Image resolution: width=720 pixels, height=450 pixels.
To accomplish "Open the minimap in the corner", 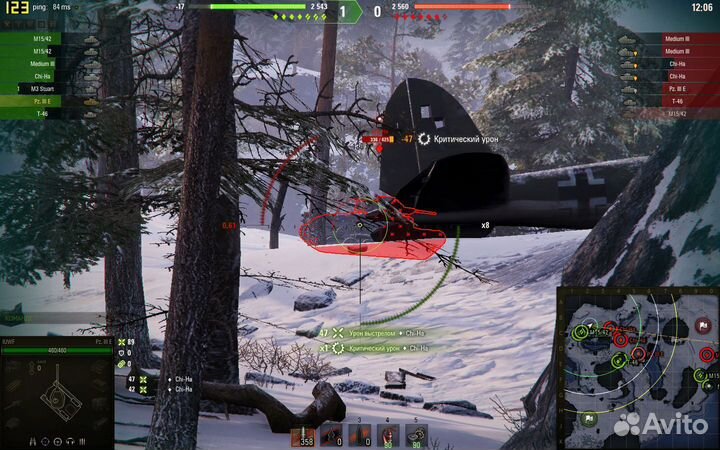I will 636,366.
